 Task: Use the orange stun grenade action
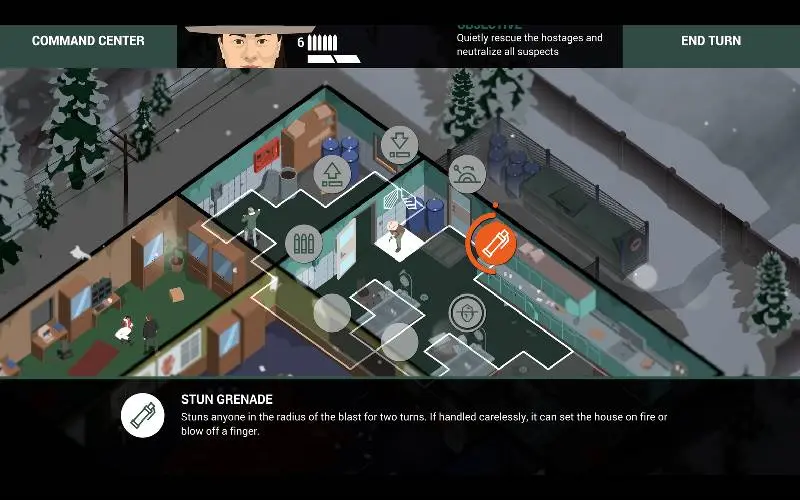point(492,242)
